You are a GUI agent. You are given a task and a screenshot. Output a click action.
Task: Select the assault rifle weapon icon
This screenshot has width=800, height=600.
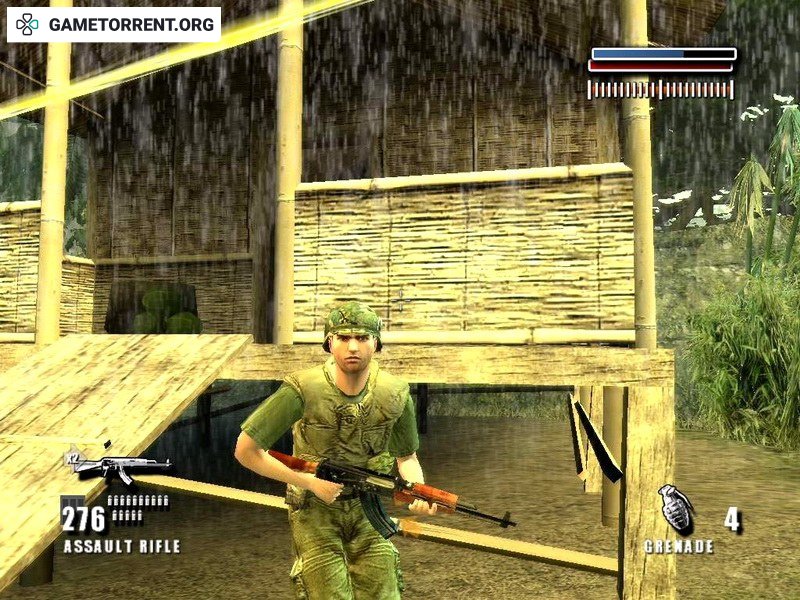(x=118, y=467)
